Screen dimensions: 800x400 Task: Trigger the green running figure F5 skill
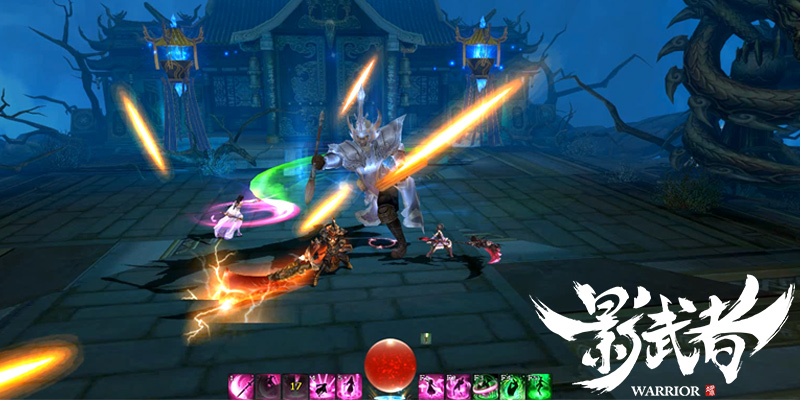point(538,385)
